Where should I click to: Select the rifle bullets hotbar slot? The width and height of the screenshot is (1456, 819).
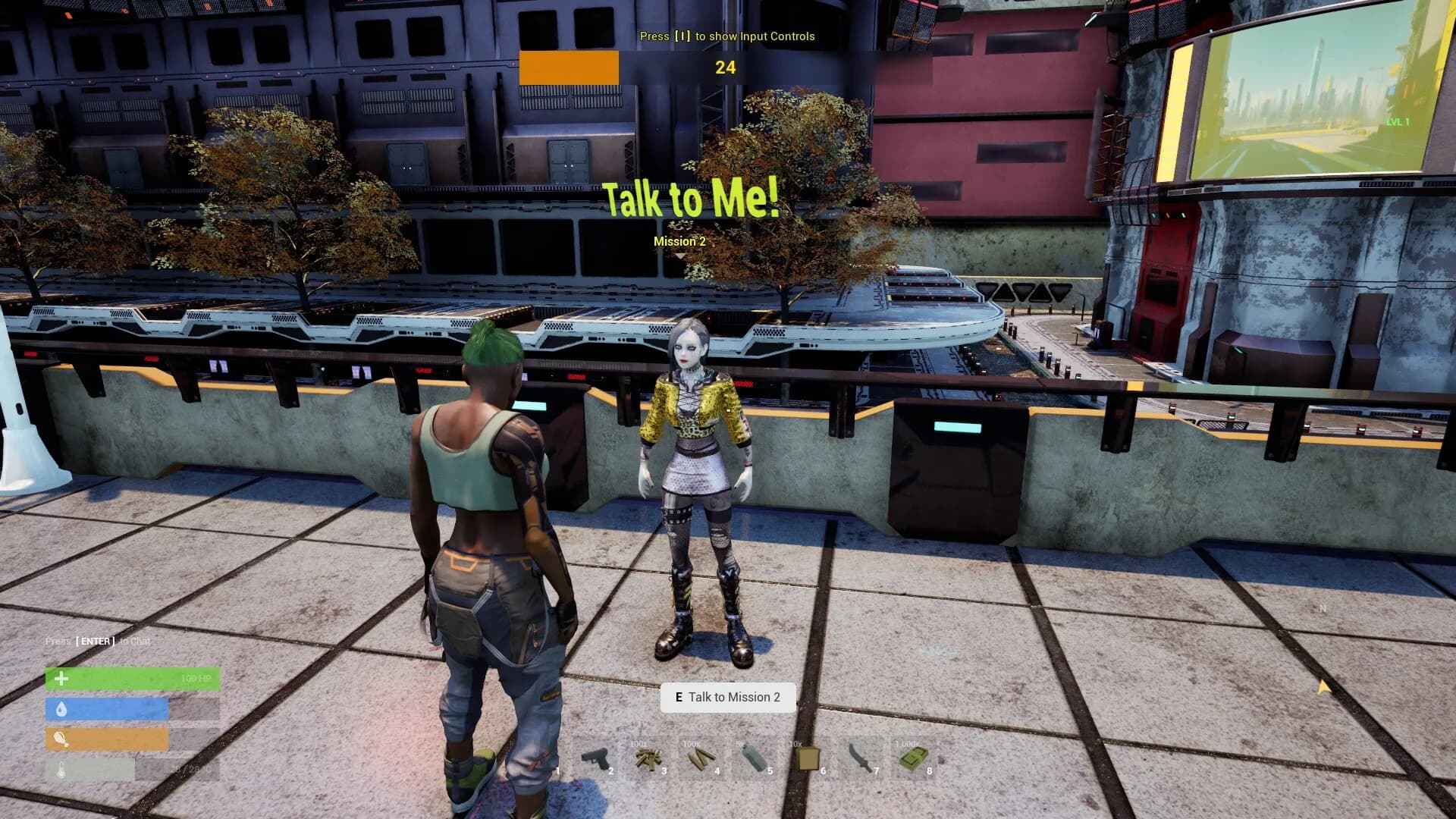pyautogui.click(x=701, y=758)
